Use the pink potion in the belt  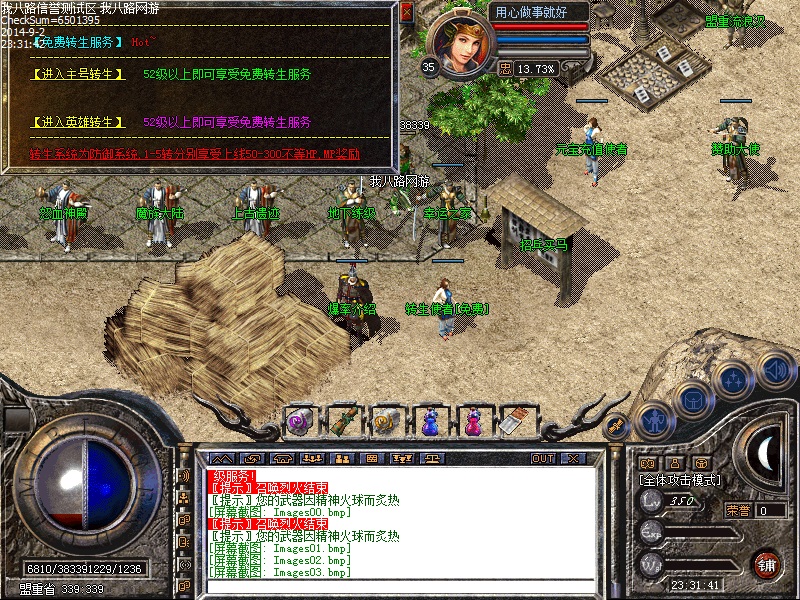472,420
